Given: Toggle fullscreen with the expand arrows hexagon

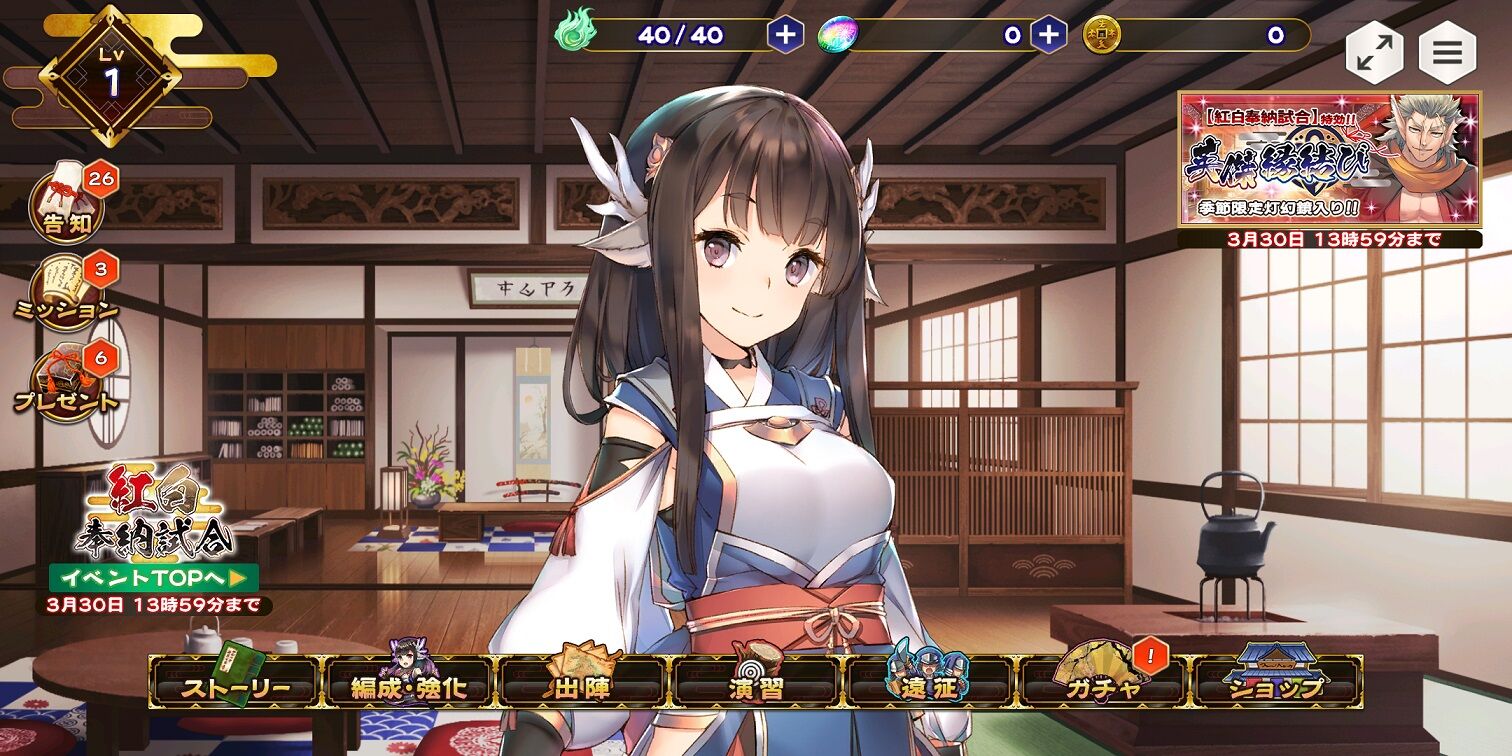Looking at the screenshot, I should (1374, 53).
